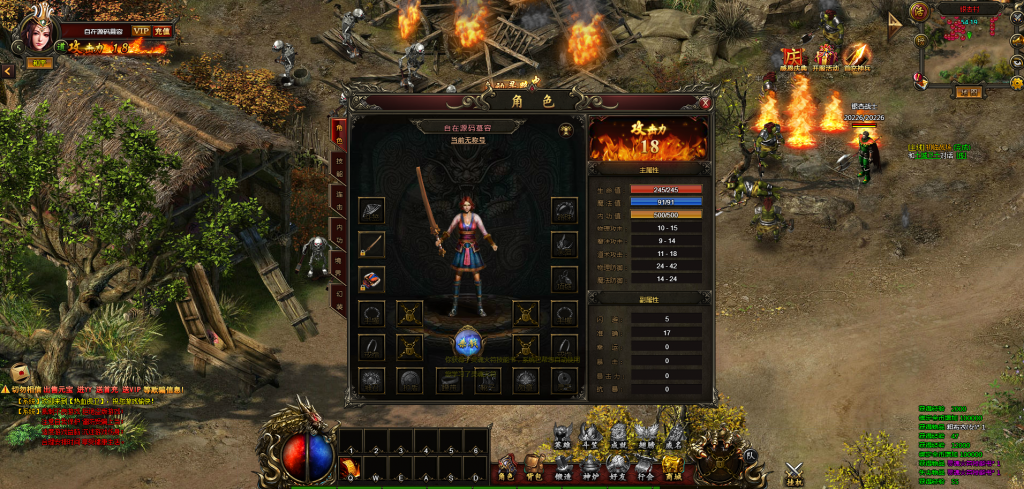
Task: Open the 商城 shop treasure chest
Action: [x=671, y=466]
